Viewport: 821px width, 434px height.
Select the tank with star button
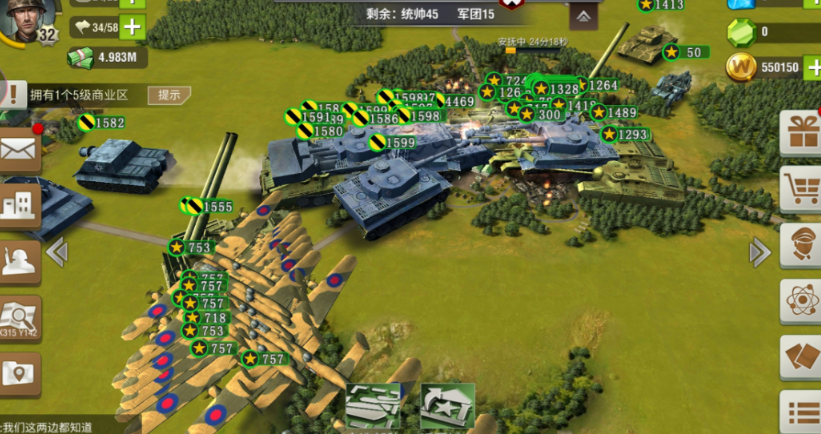tap(447, 407)
